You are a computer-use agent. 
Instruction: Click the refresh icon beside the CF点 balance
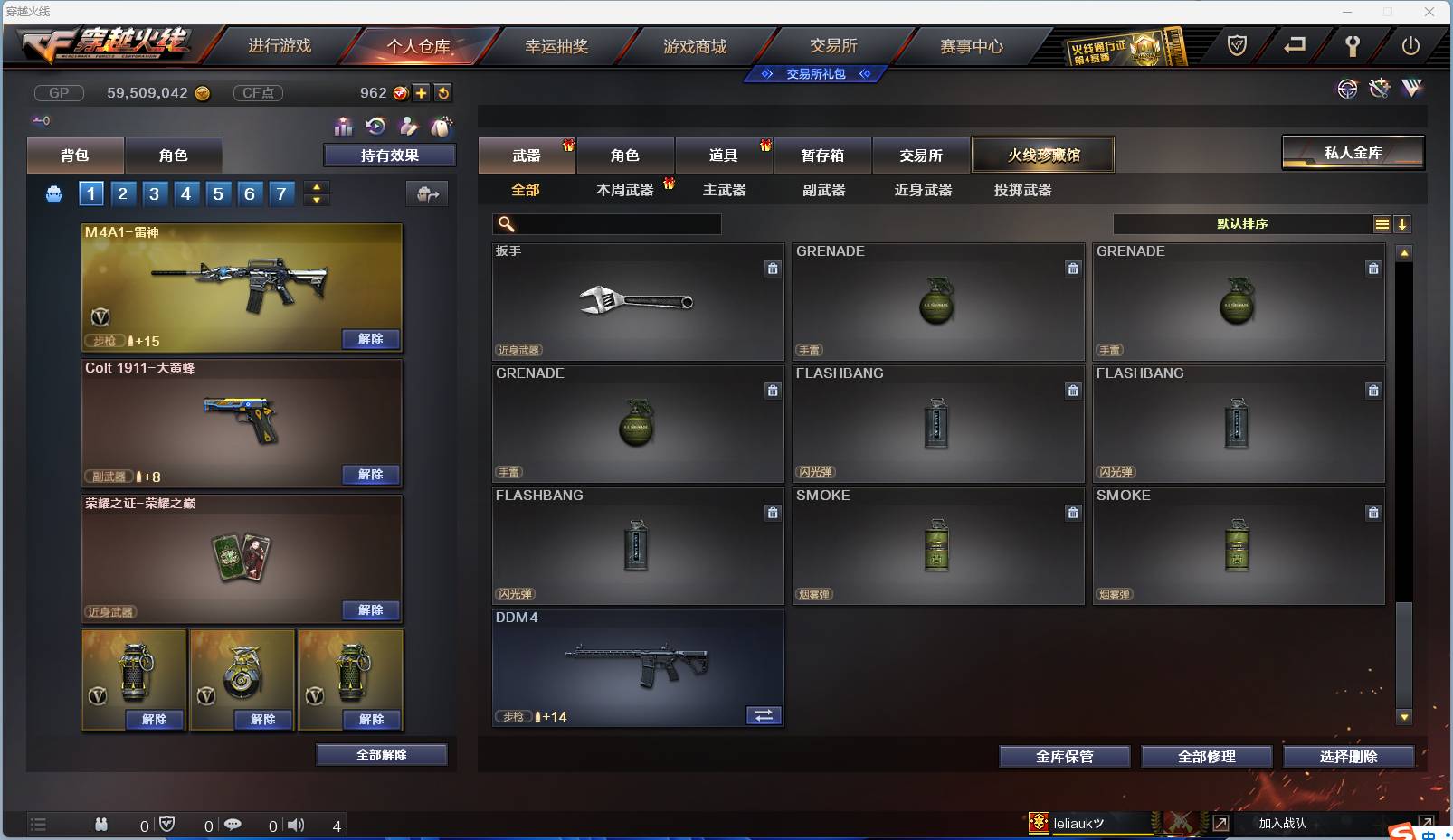(442, 93)
